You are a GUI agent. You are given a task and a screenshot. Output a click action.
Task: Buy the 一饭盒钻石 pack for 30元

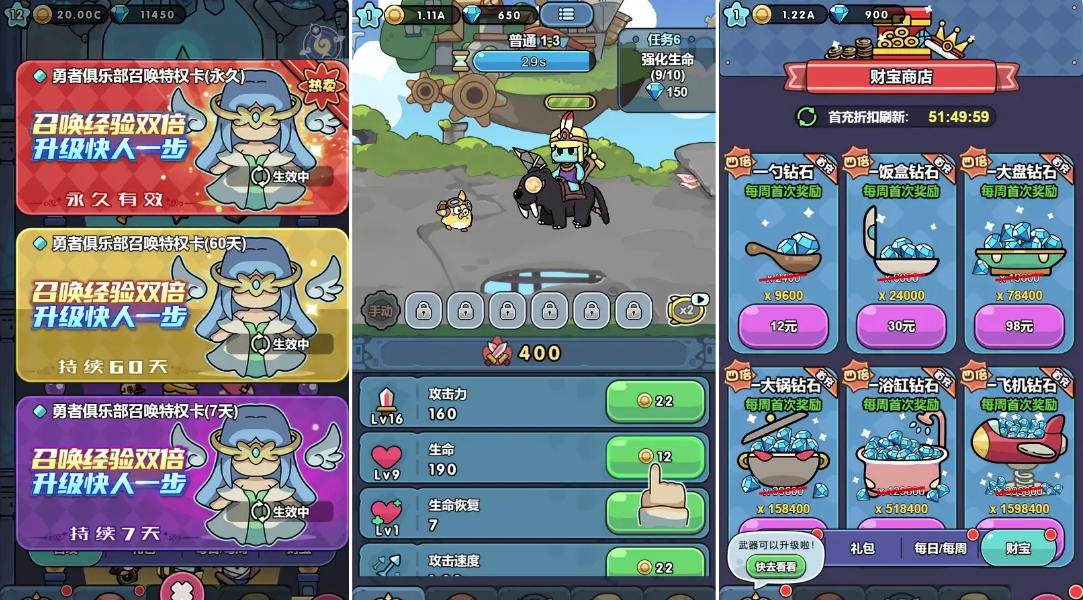coord(901,326)
